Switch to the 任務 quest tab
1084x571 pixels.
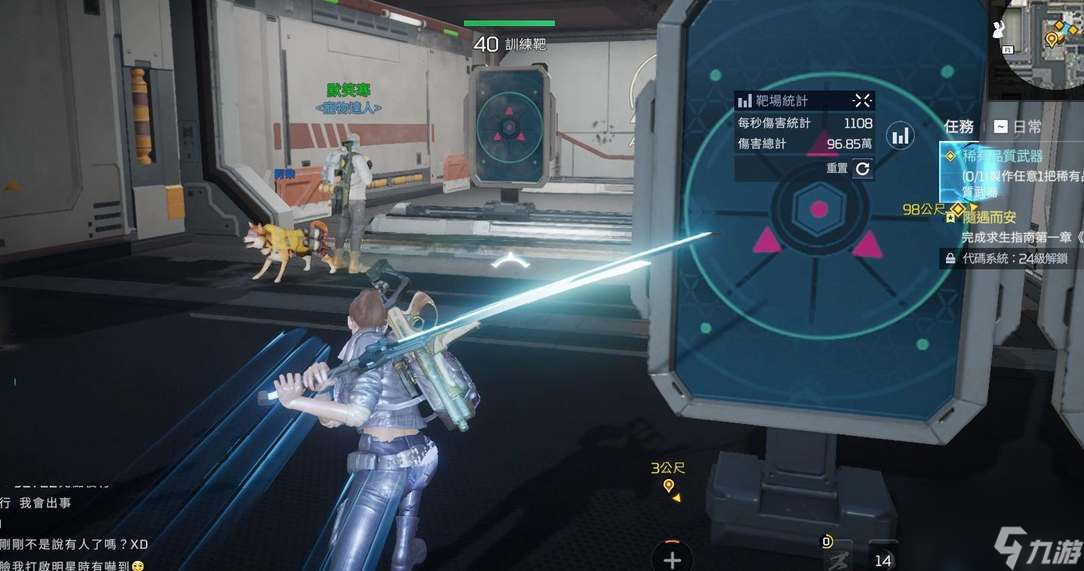(958, 127)
